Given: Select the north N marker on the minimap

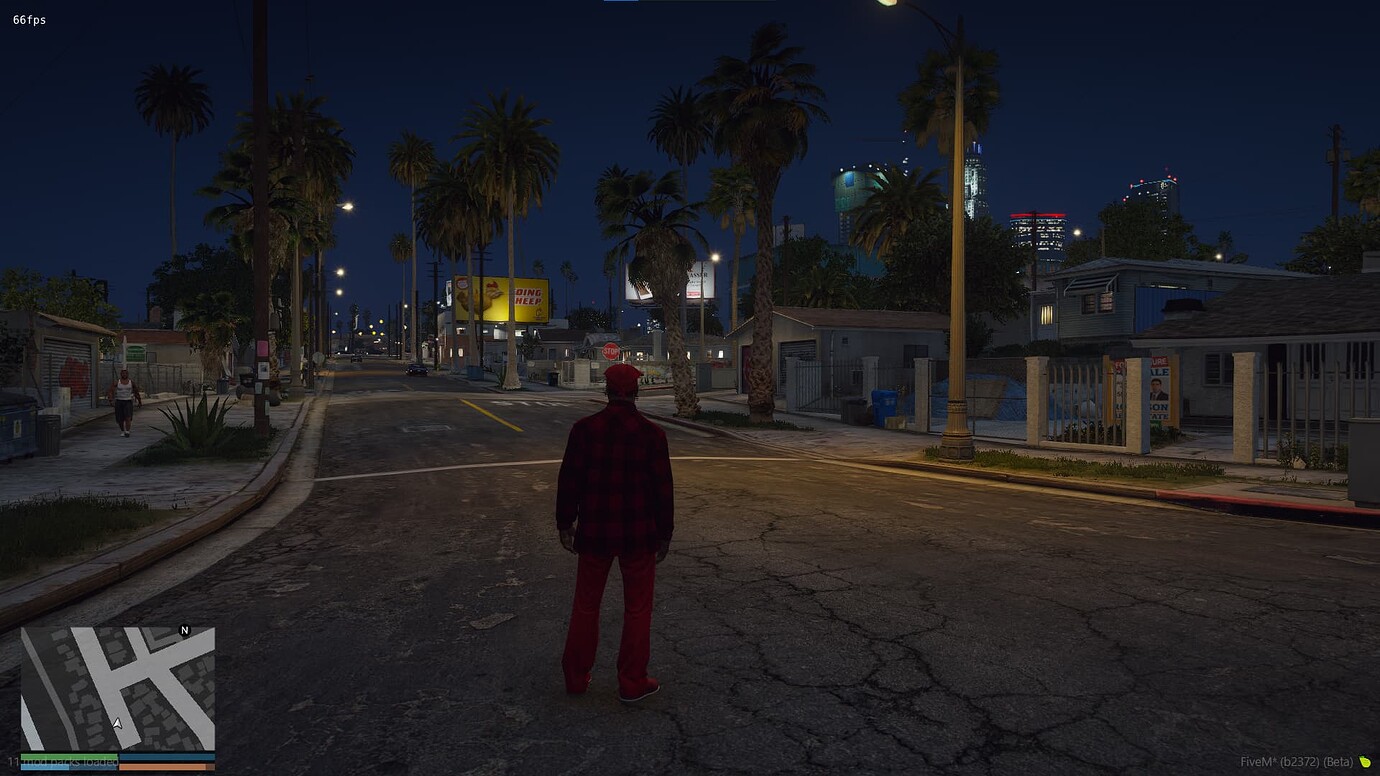Looking at the screenshot, I should (x=184, y=630).
